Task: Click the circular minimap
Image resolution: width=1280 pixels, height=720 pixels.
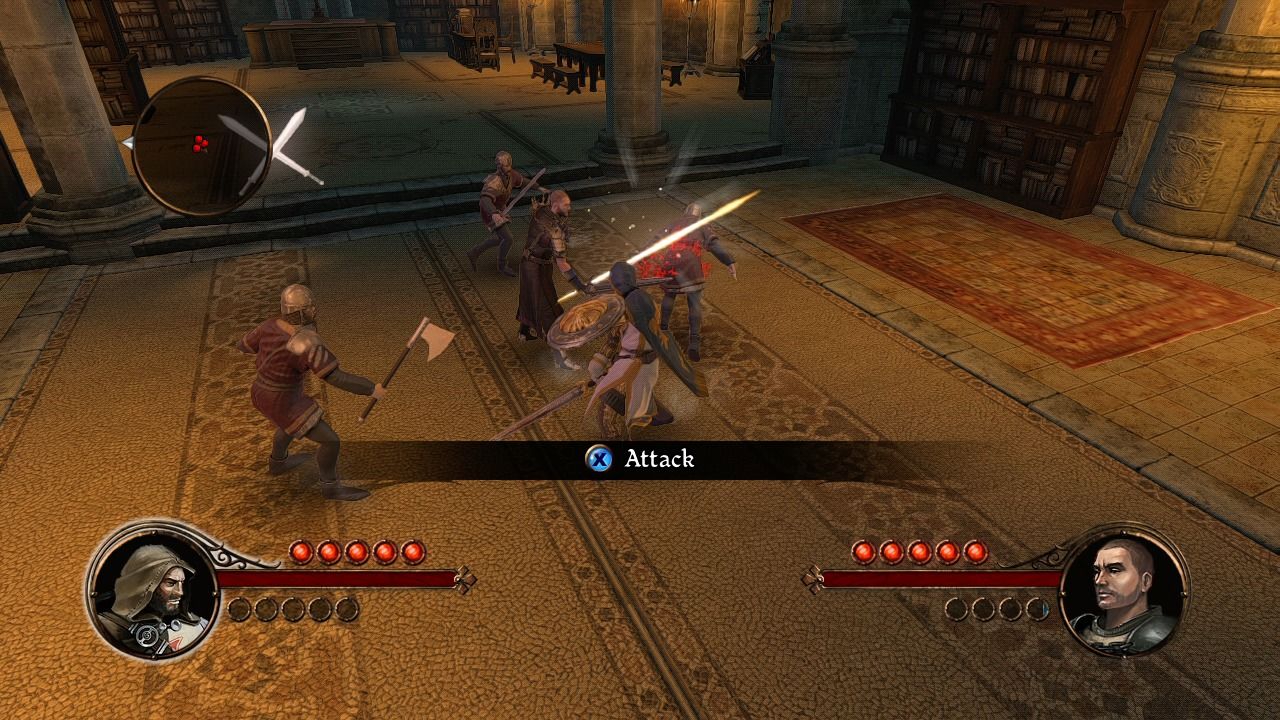Action: click(200, 145)
